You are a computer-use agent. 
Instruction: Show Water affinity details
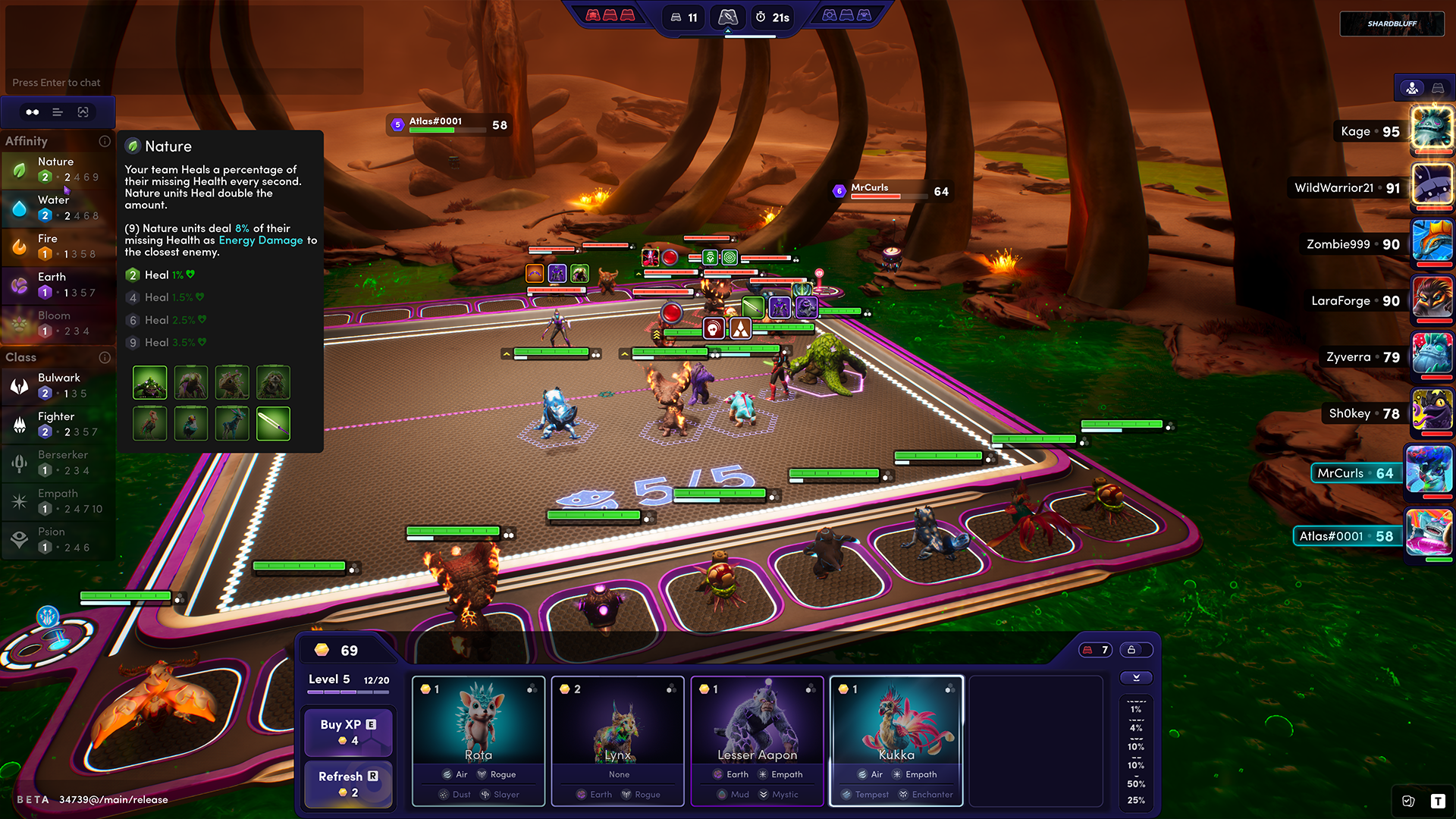pyautogui.click(x=58, y=208)
